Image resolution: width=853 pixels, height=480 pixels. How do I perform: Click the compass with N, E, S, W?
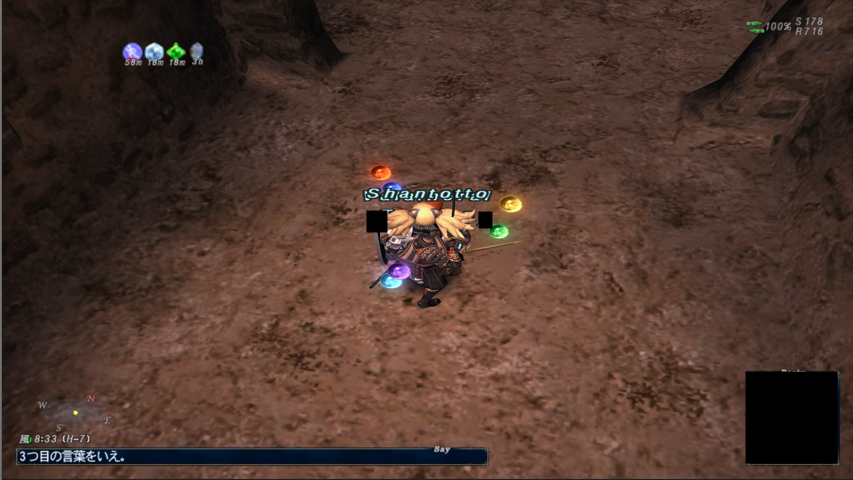75,412
